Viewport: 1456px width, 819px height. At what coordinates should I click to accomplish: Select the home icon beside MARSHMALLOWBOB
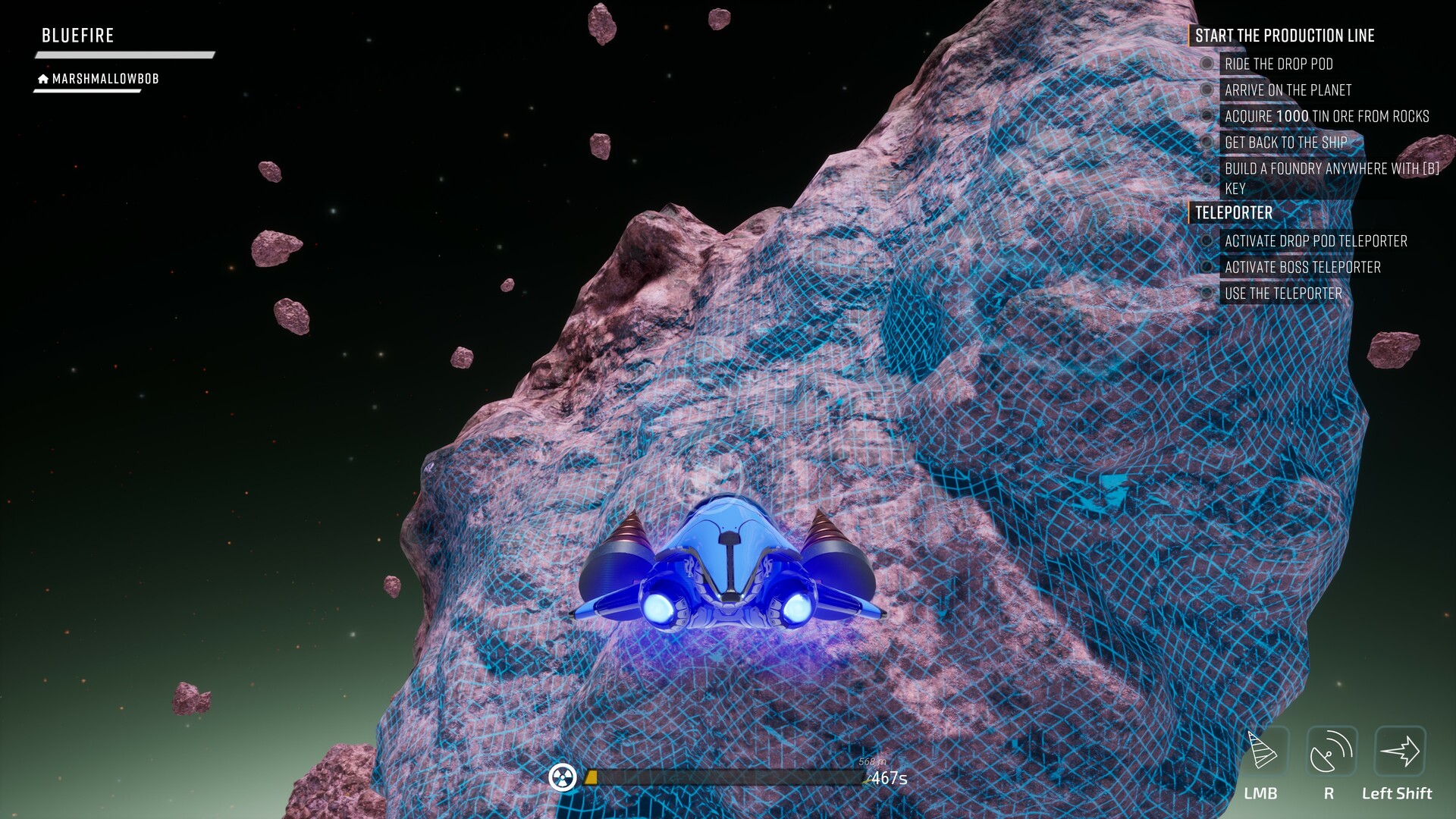click(42, 78)
